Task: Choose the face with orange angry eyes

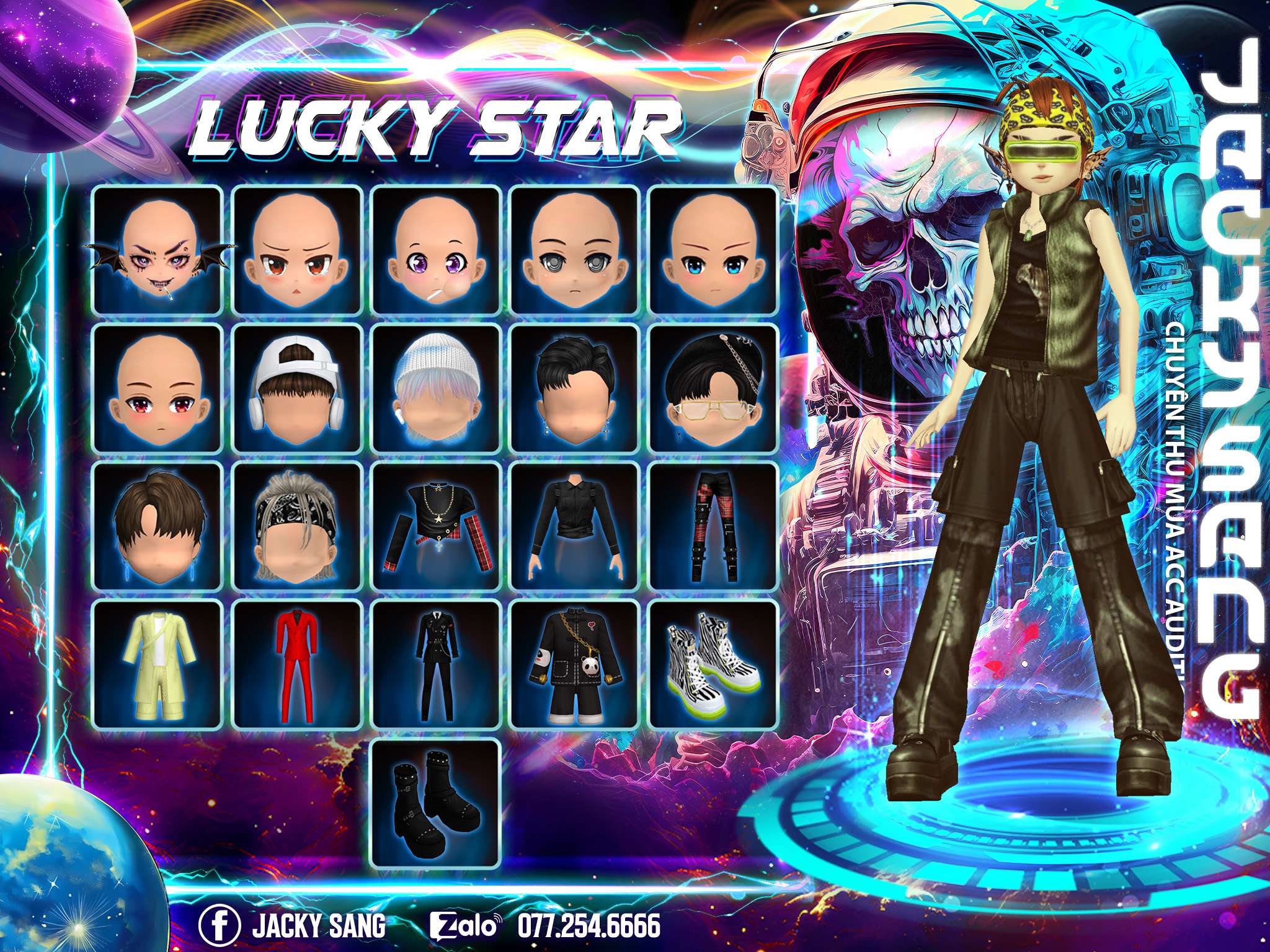Action: (x=297, y=251)
